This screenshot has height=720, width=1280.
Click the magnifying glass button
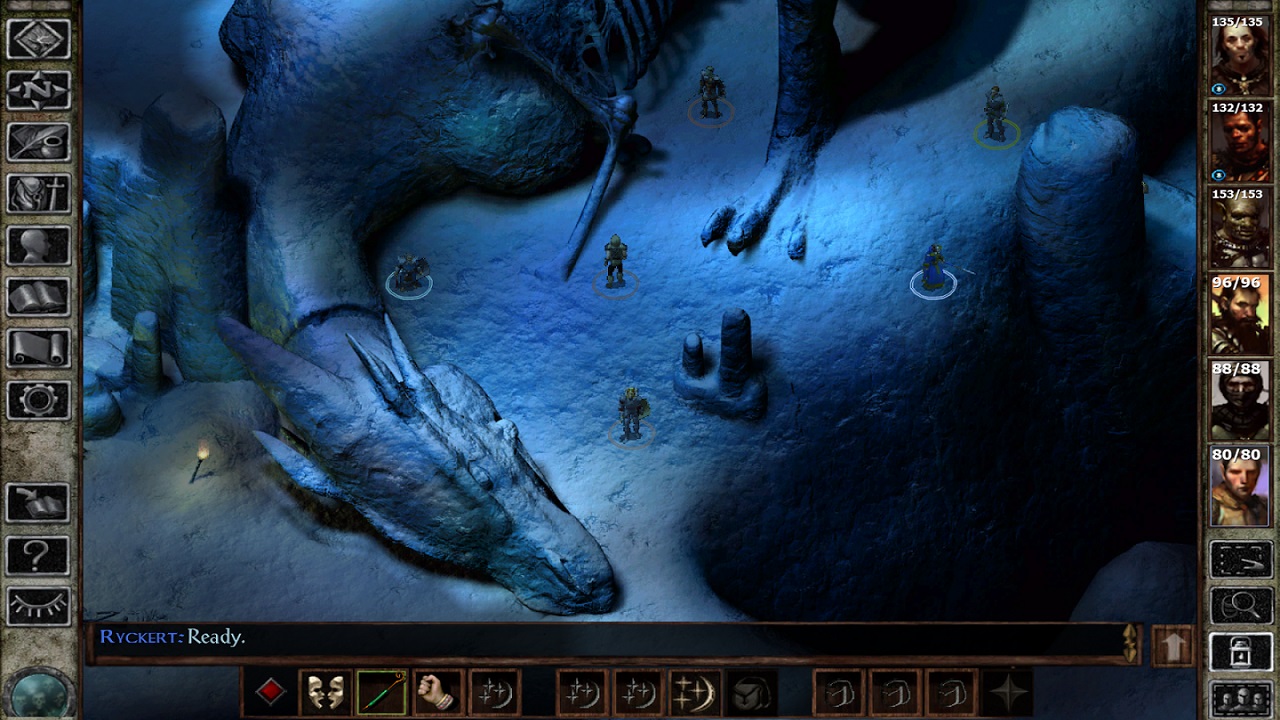click(x=1241, y=606)
